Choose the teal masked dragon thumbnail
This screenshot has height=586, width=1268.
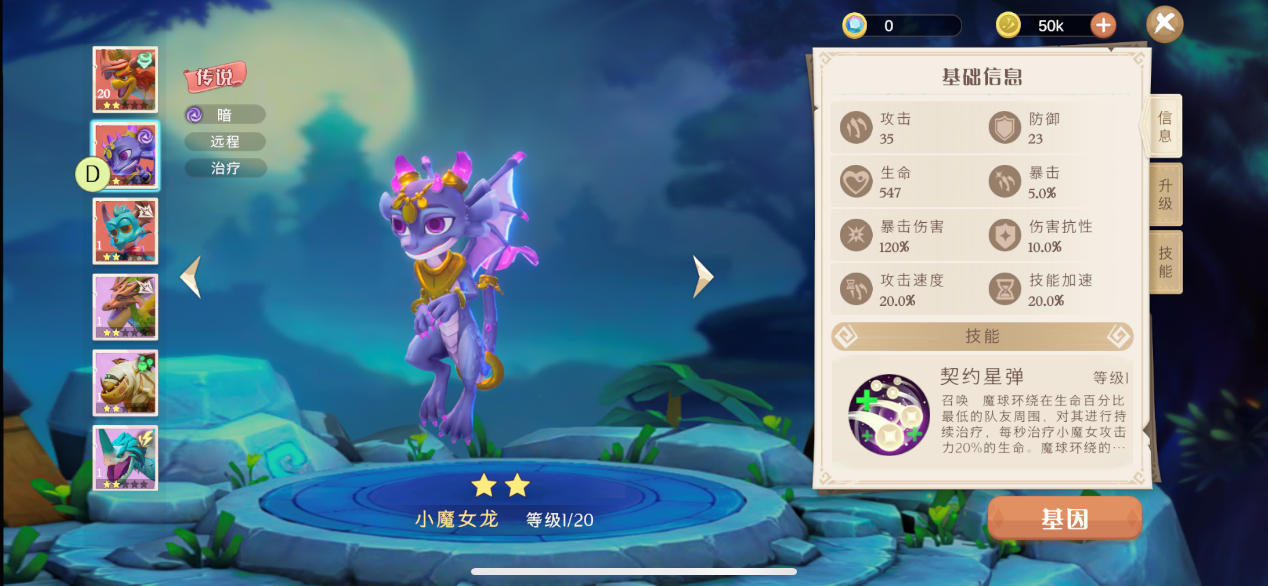click(125, 231)
